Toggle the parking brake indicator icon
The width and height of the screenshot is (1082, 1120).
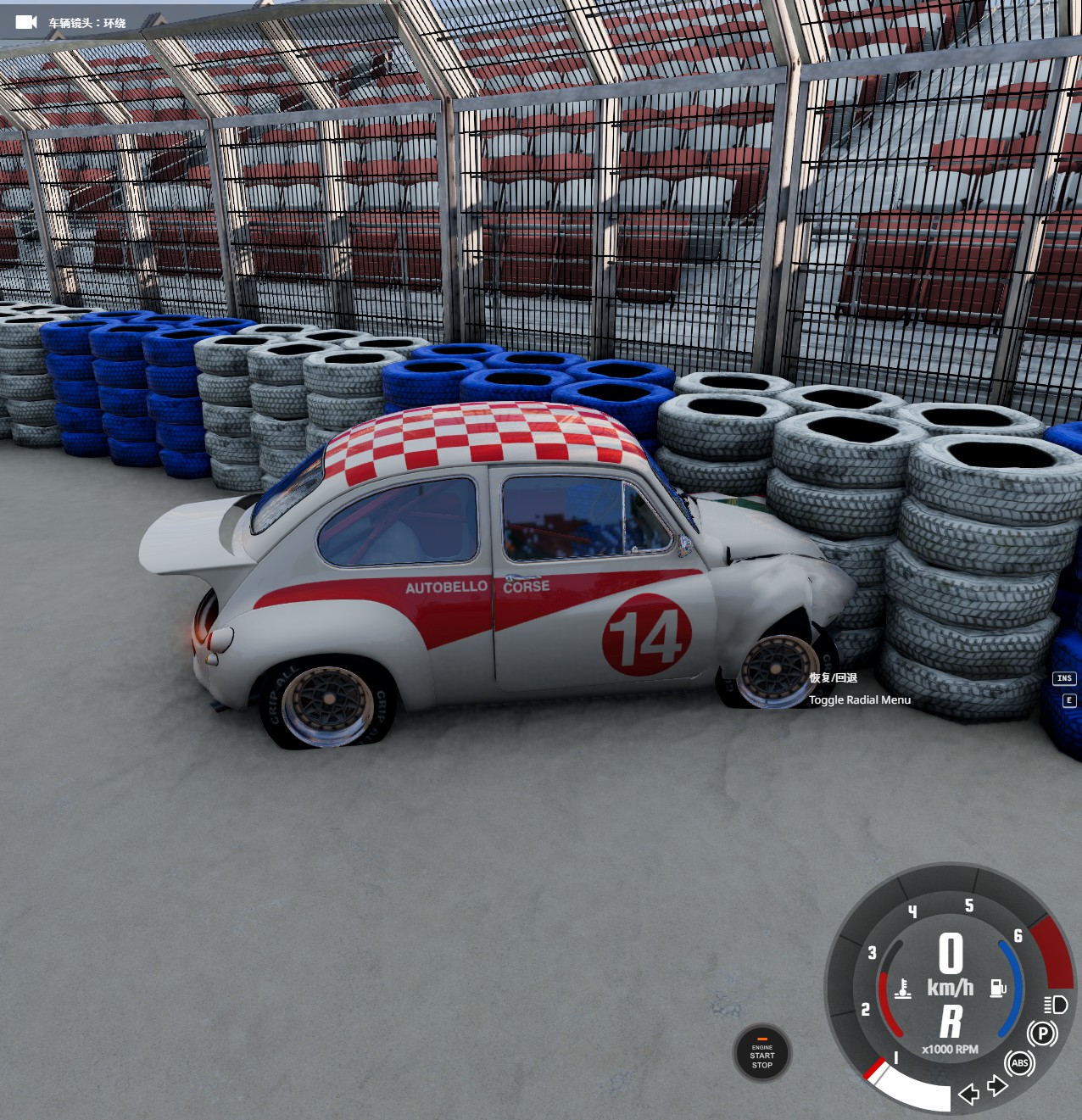(1042, 1034)
